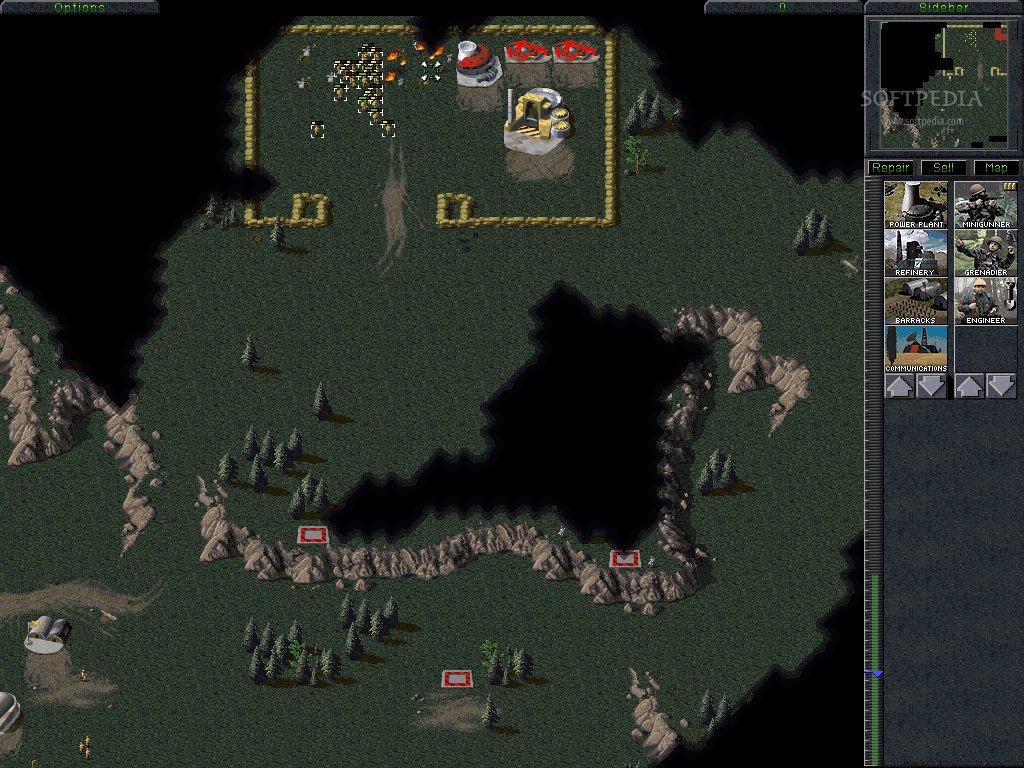The width and height of the screenshot is (1024, 768).
Task: Build a Power Plant
Action: 916,204
